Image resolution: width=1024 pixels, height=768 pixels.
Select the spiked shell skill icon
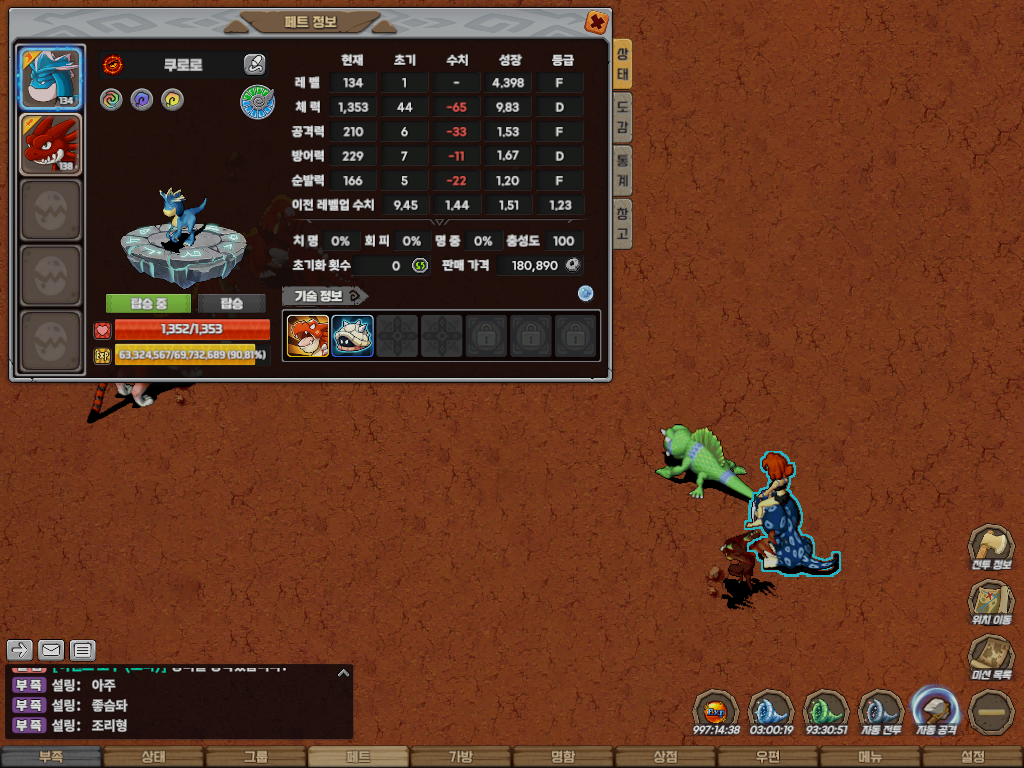click(x=352, y=336)
